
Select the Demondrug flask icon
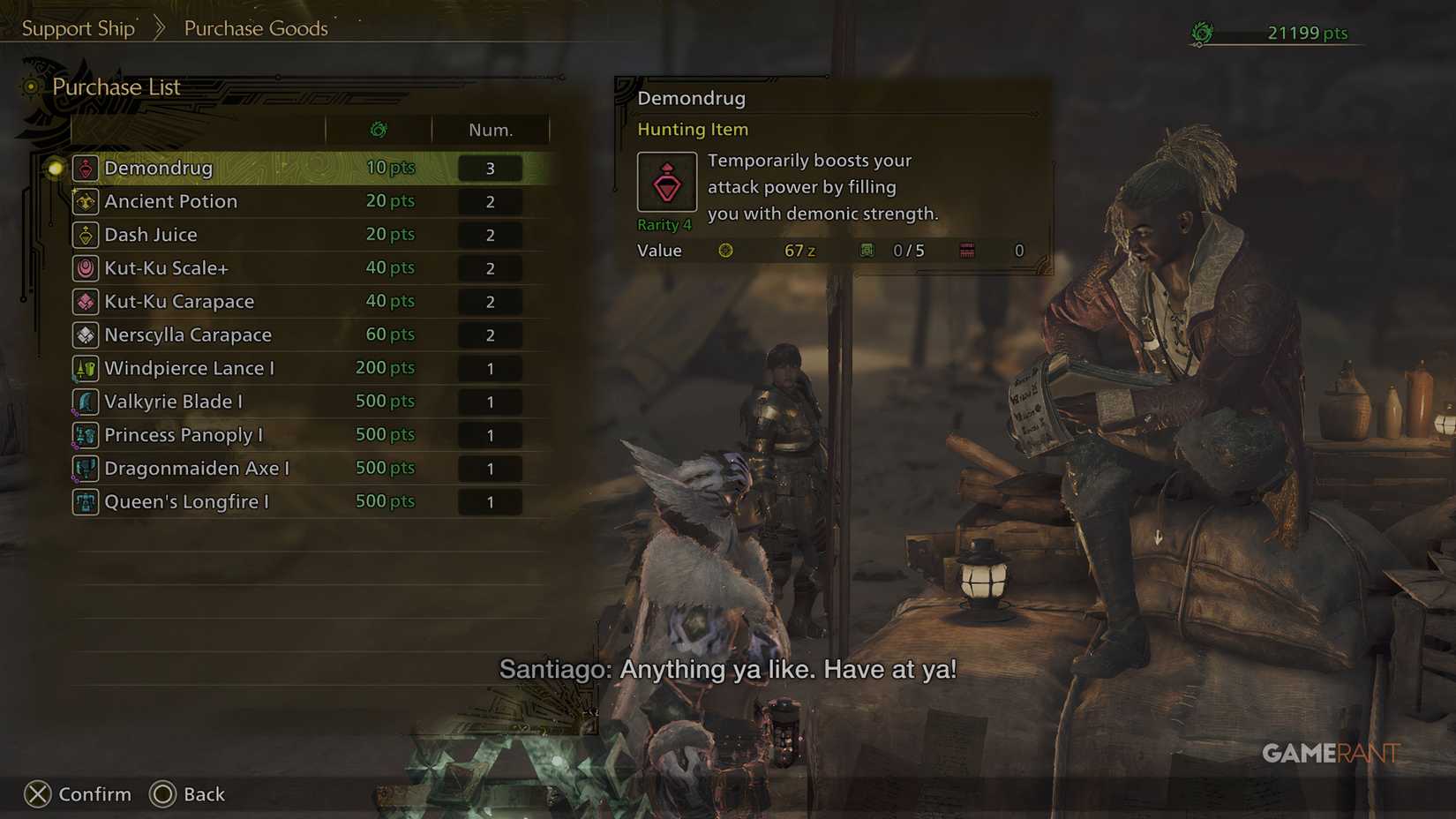coord(85,168)
